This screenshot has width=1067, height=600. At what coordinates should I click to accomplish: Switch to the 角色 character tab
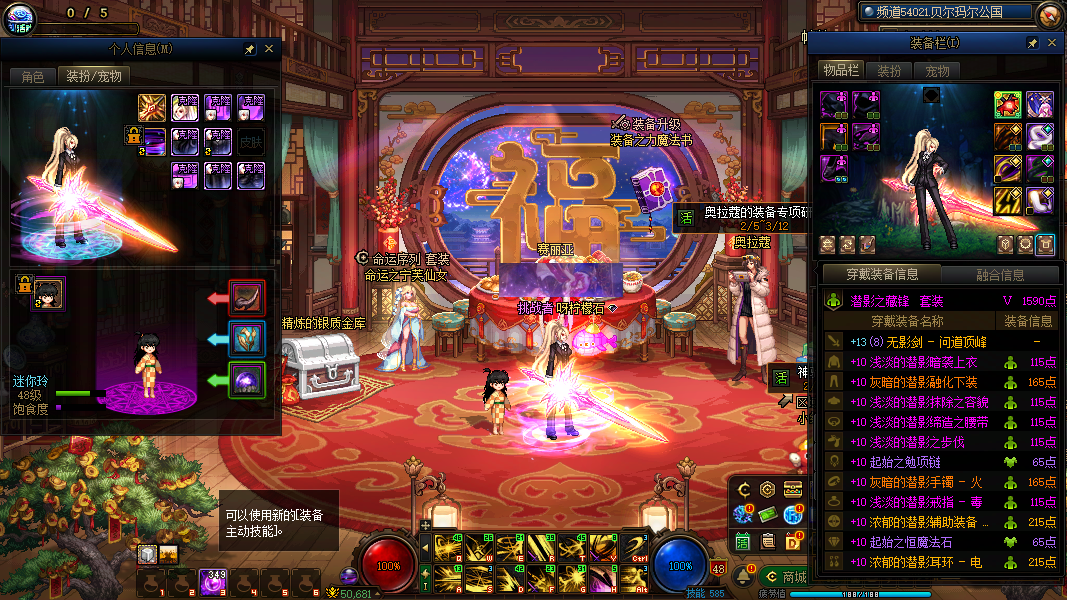(33, 76)
